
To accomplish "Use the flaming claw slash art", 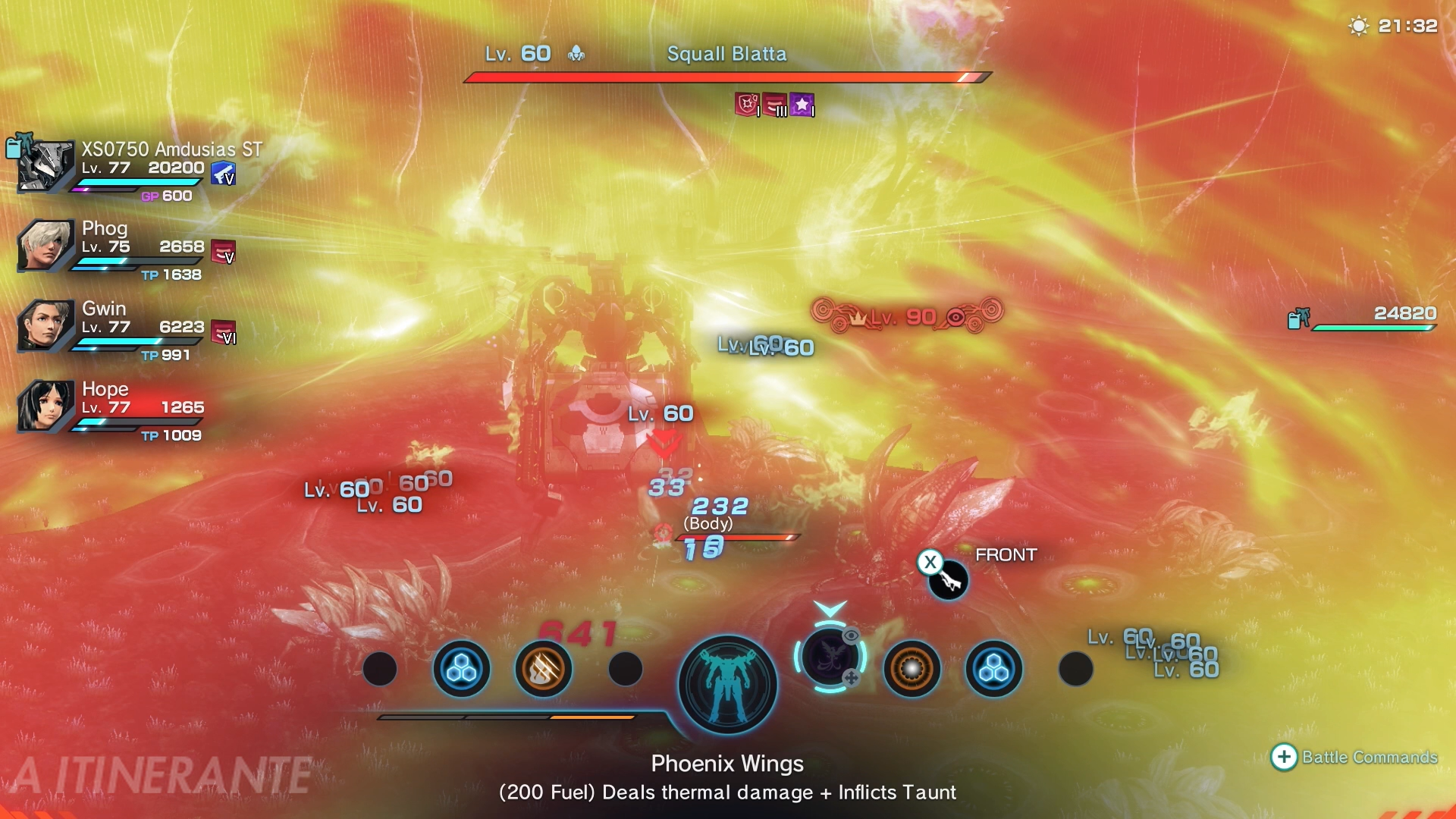I will pyautogui.click(x=543, y=669).
